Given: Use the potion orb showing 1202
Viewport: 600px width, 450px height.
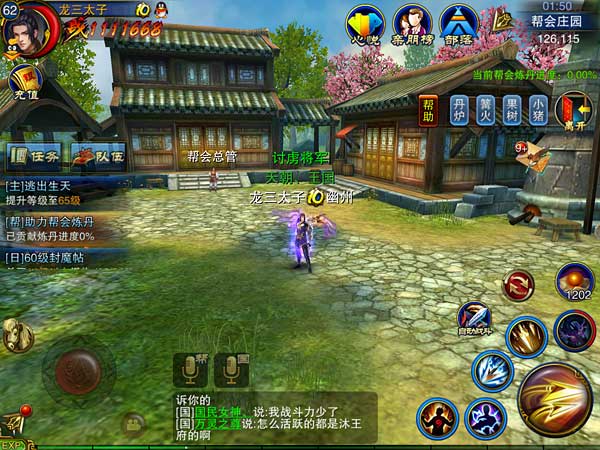Looking at the screenshot, I should 575,281.
